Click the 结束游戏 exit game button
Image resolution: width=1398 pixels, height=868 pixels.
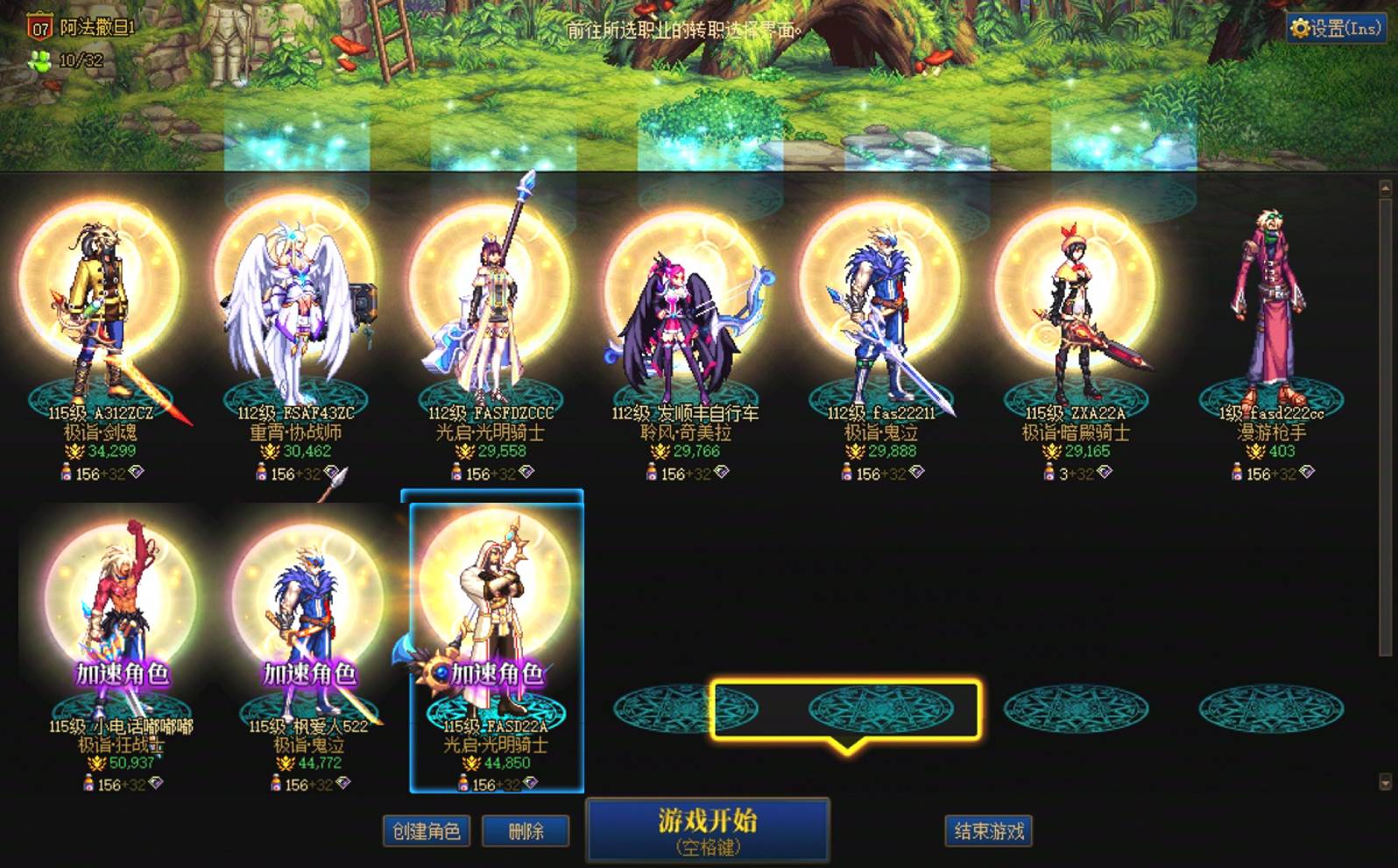click(988, 830)
